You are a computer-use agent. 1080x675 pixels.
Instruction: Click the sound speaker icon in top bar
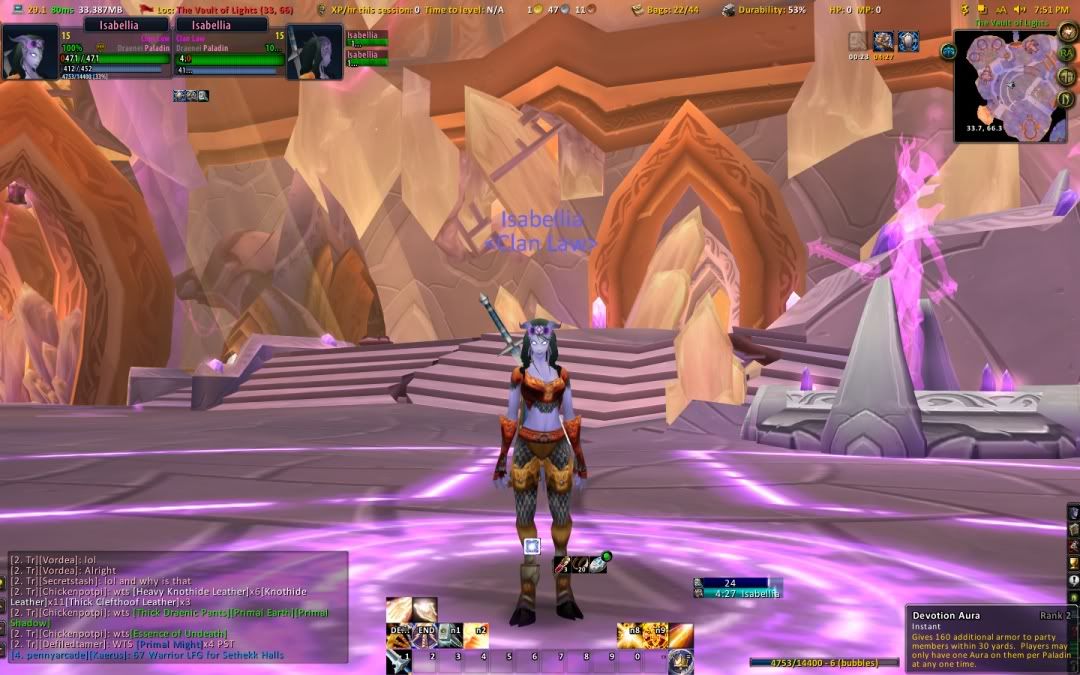(x=1021, y=9)
